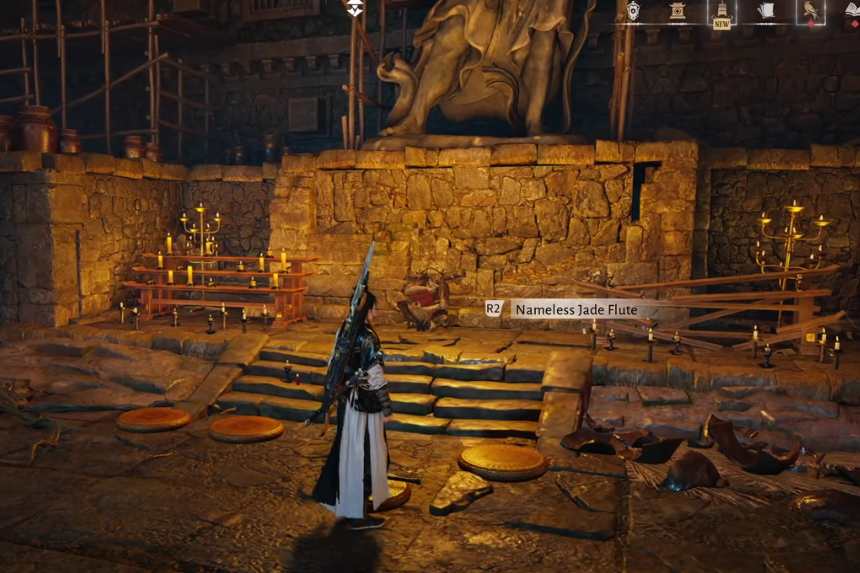Viewport: 860px width, 573px height.
Task: Open the paper scrolls menu icon
Action: 766,11
